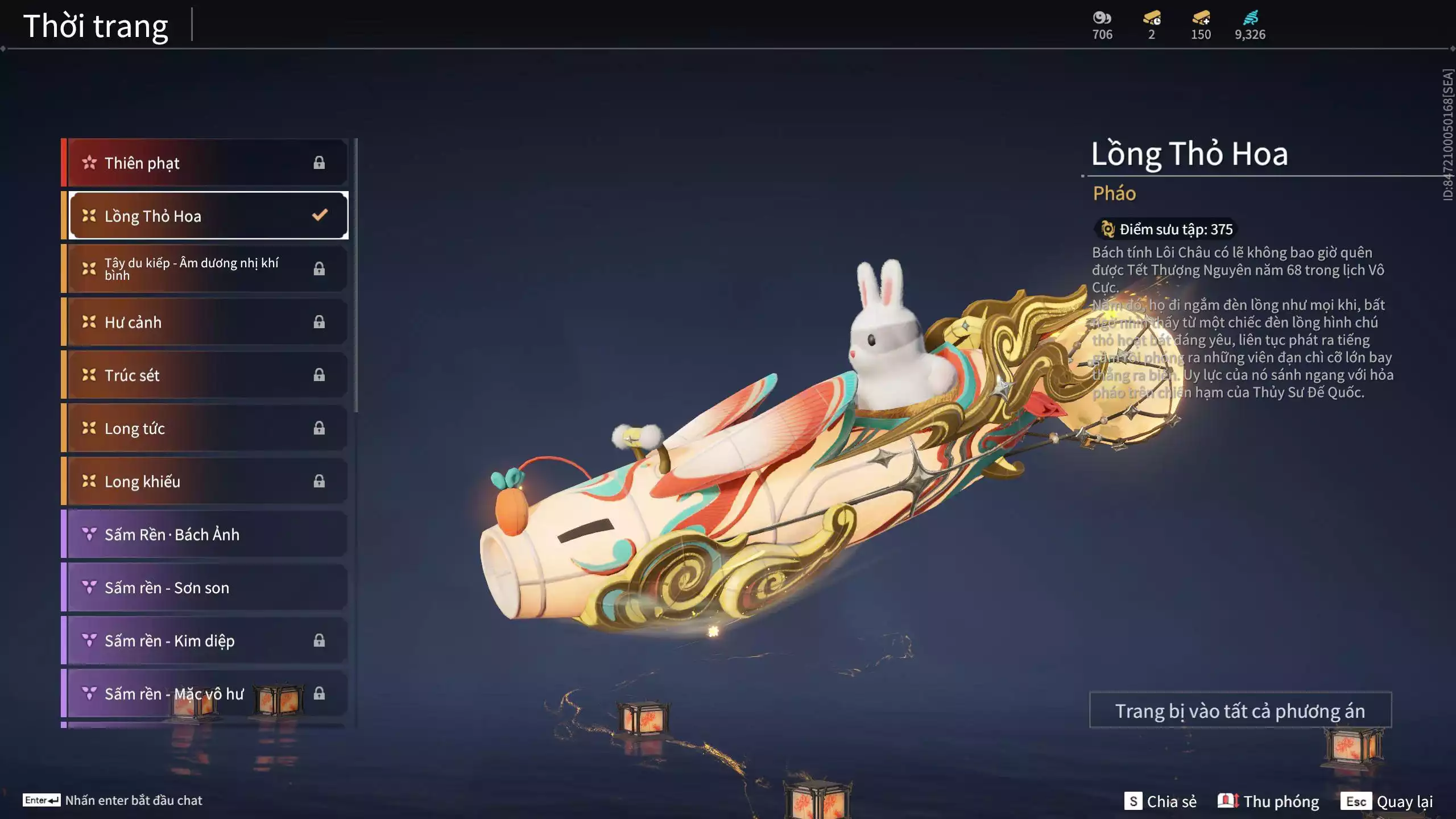This screenshot has height=819, width=1456.
Task: Click Trang bị vào tất cả phương án
Action: pyautogui.click(x=1240, y=711)
